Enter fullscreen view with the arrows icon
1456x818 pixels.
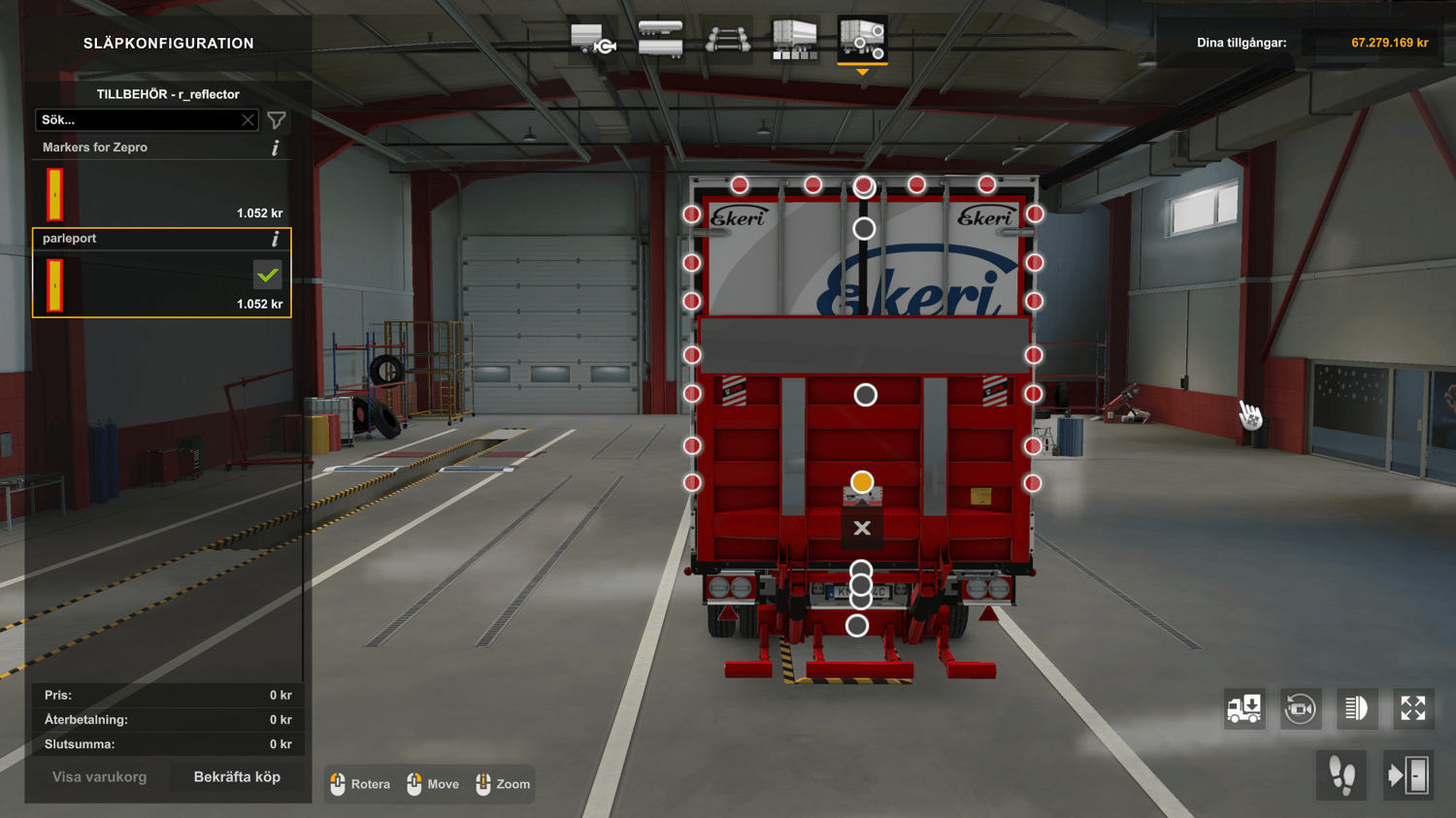pyautogui.click(x=1412, y=709)
